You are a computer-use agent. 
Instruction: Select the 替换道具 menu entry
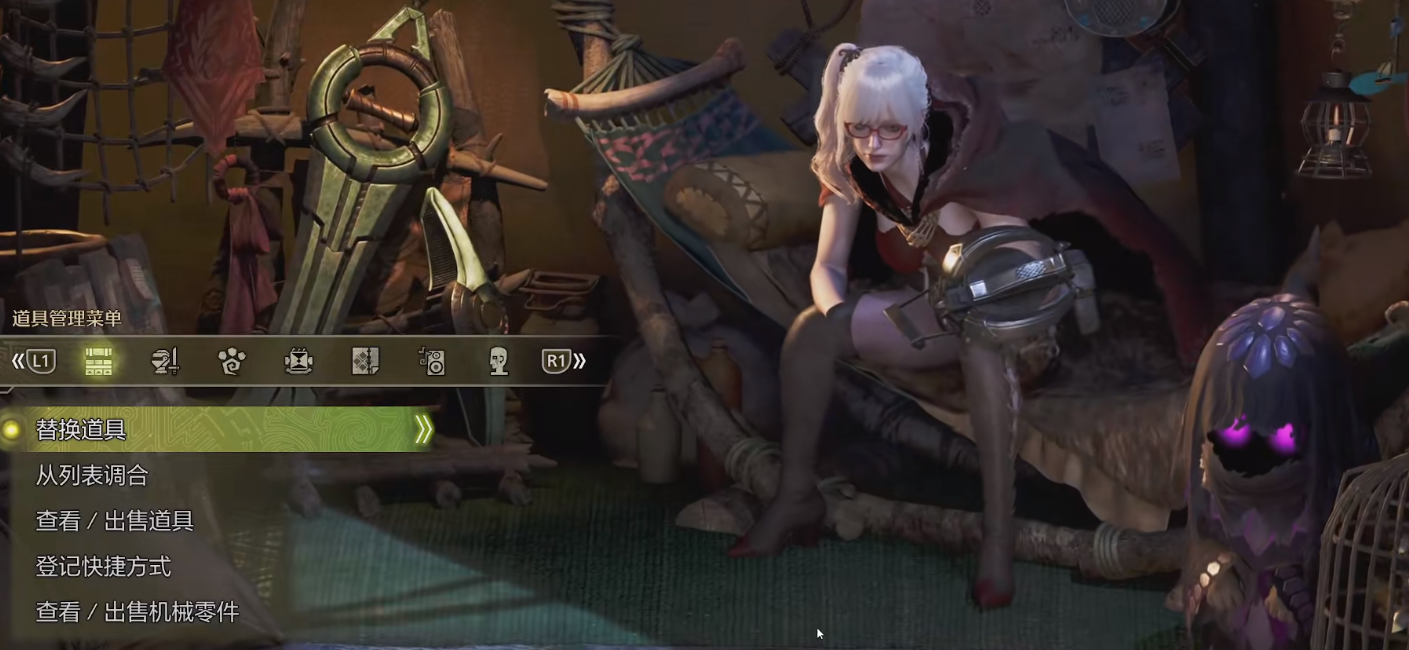click(x=82, y=430)
